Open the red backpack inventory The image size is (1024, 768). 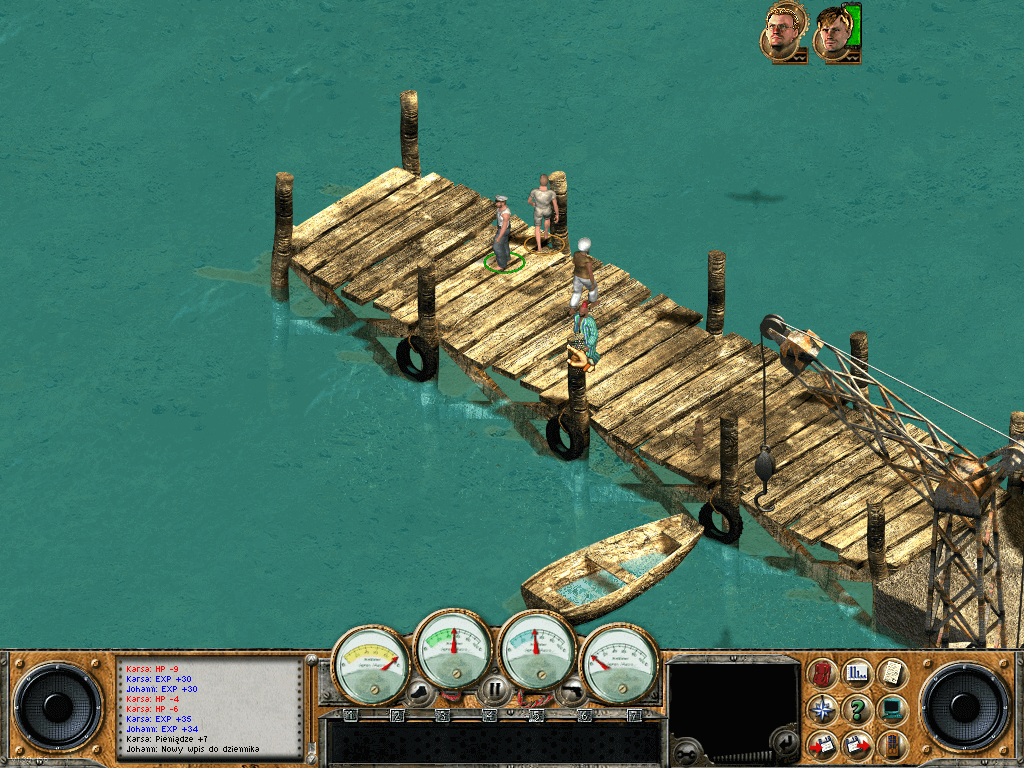(824, 673)
